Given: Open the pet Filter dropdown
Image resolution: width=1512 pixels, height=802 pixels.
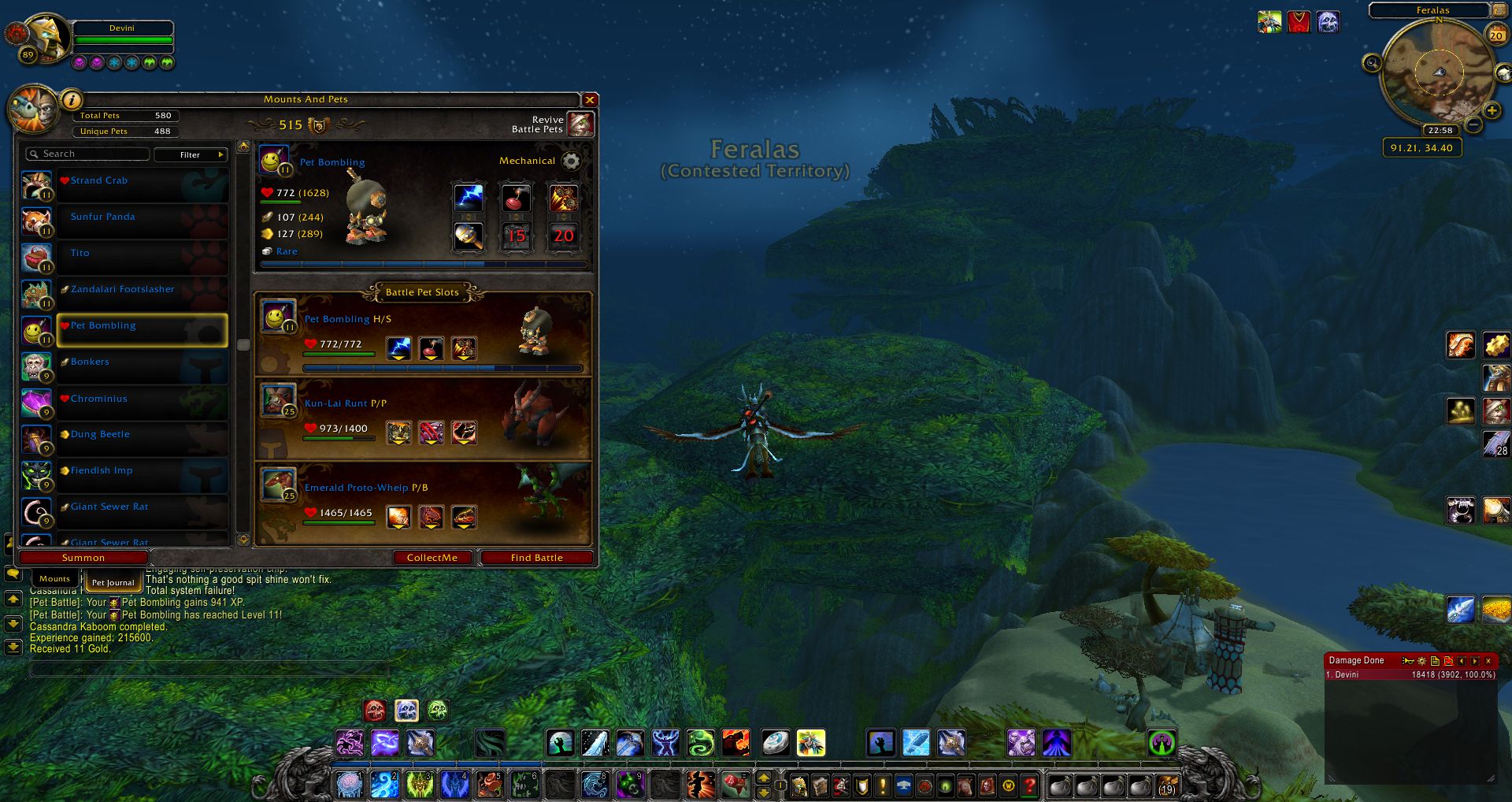Looking at the screenshot, I should 191,154.
